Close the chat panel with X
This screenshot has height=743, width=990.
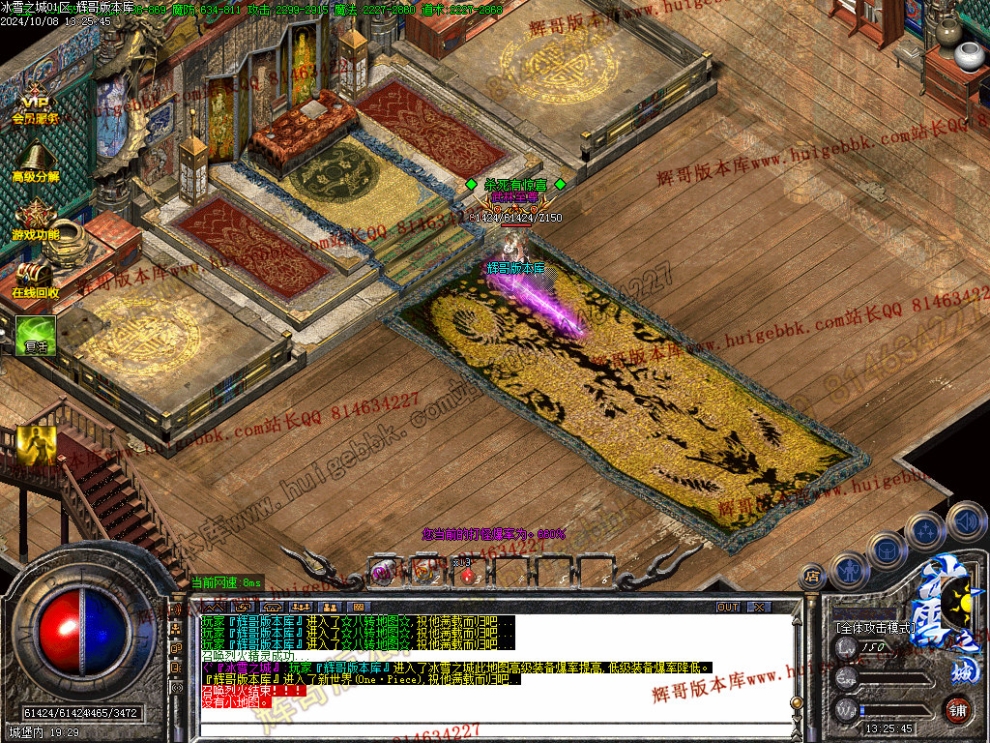(x=759, y=607)
